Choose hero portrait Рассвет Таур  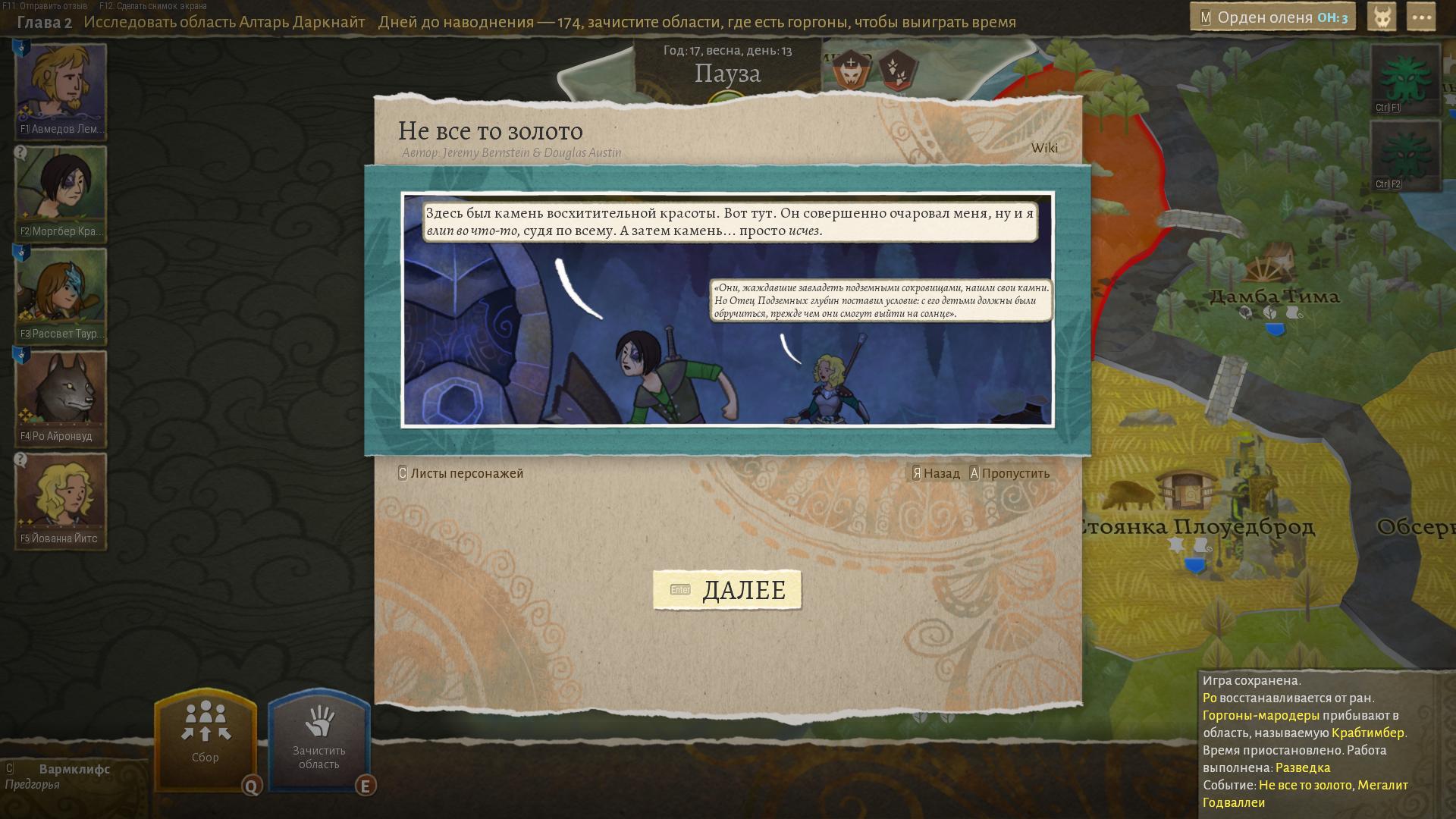[x=61, y=295]
